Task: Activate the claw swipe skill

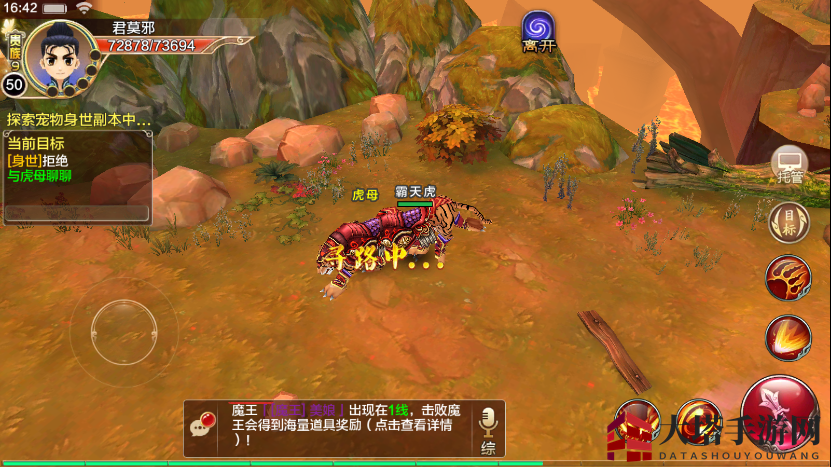Action: [788, 278]
